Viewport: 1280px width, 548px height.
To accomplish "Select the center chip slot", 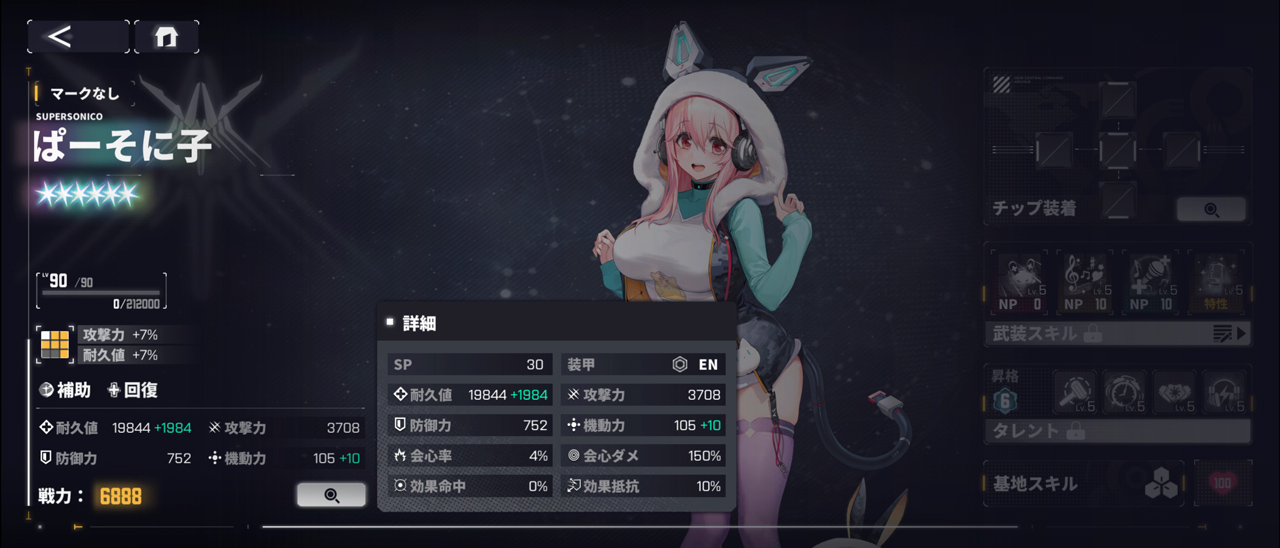I will 1117,151.
